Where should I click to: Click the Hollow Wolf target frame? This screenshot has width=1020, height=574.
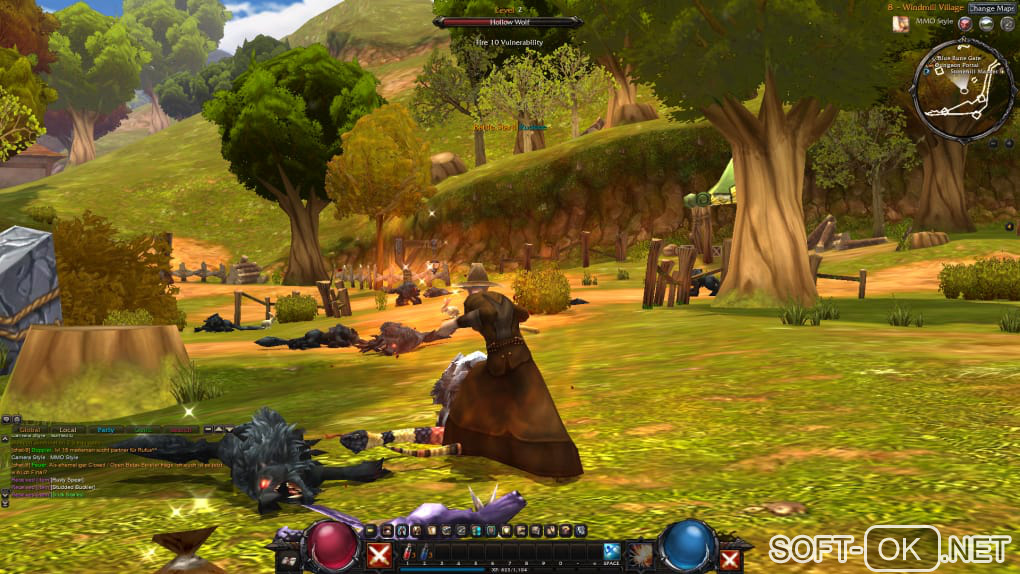pos(508,21)
